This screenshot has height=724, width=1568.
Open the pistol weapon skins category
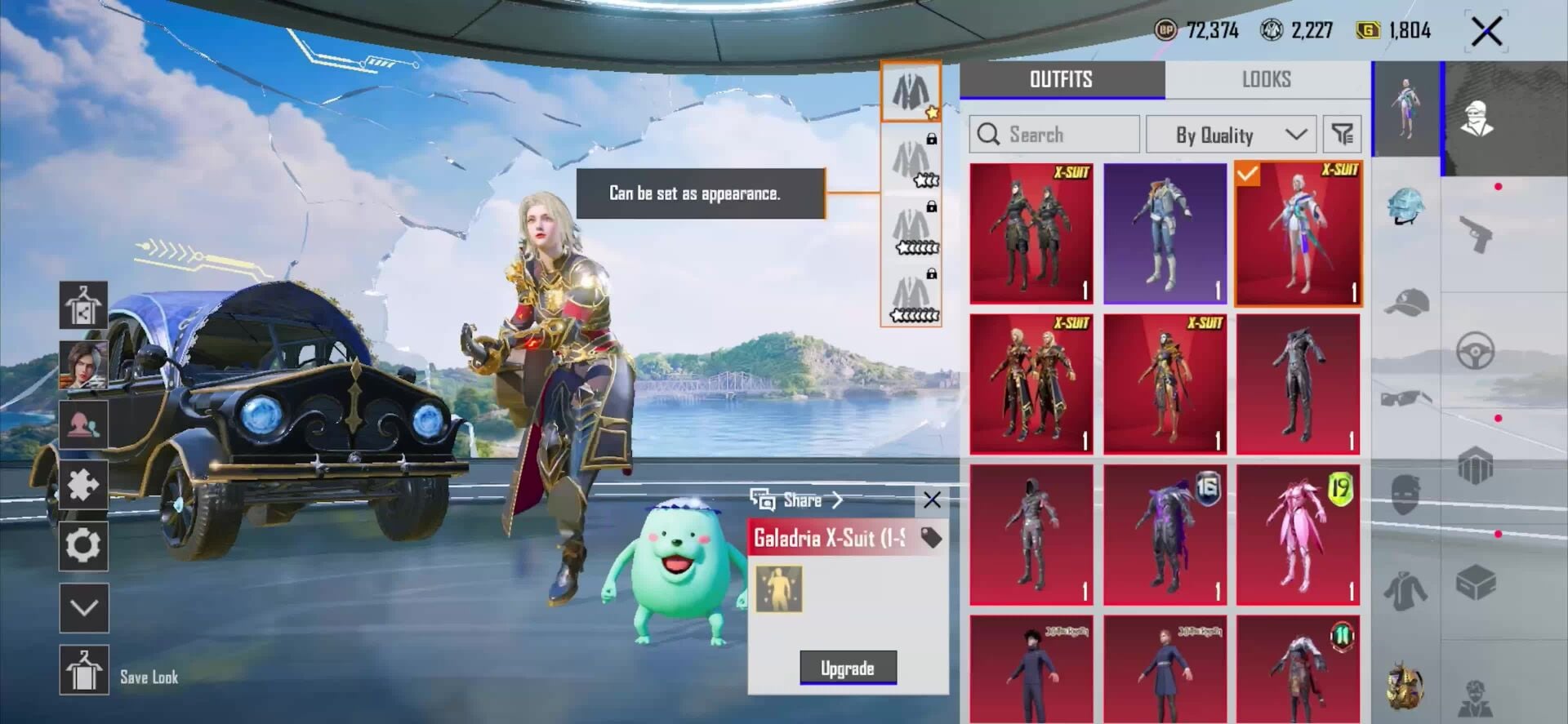(x=1476, y=234)
